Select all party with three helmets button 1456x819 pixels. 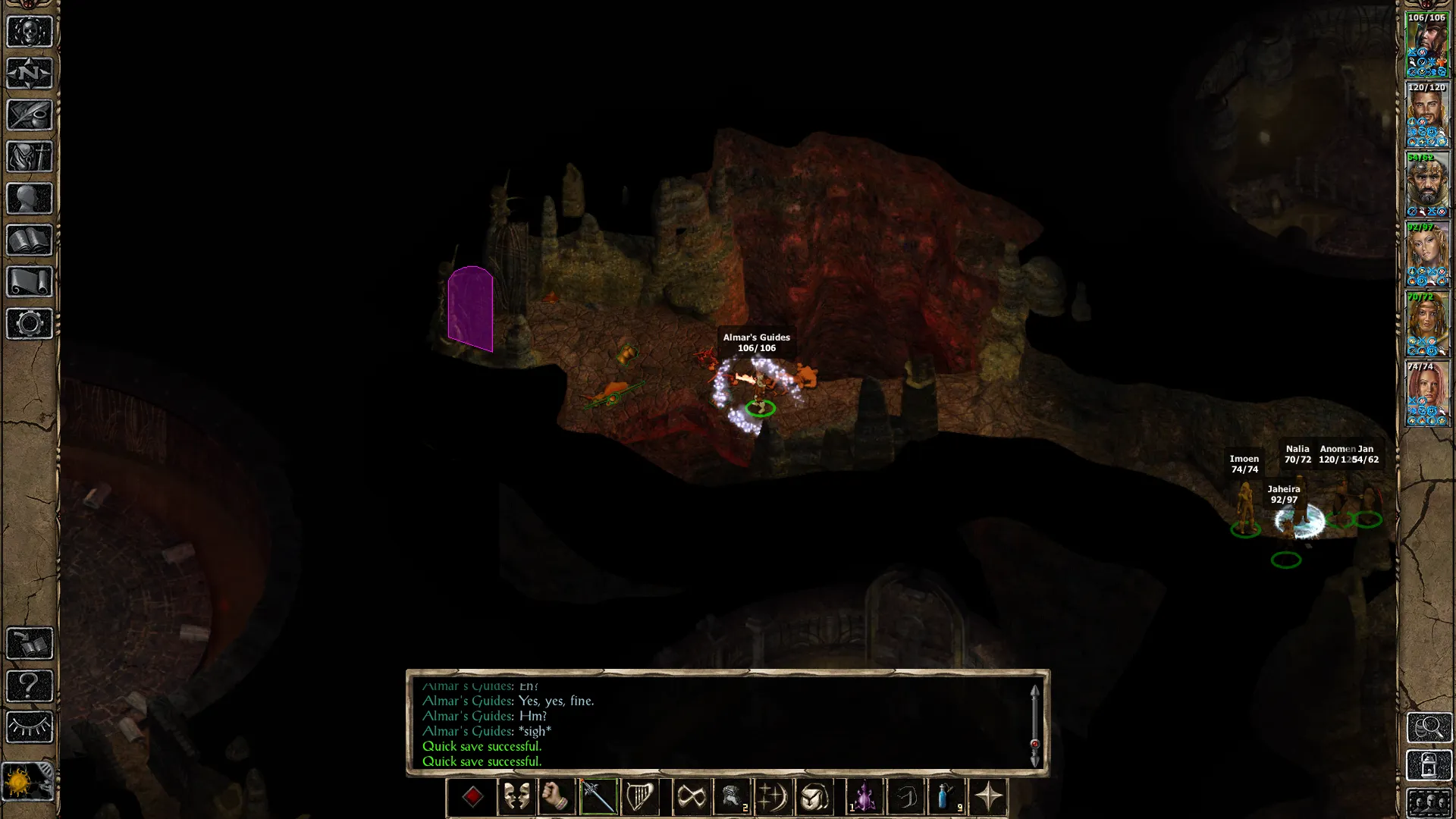(x=1429, y=802)
